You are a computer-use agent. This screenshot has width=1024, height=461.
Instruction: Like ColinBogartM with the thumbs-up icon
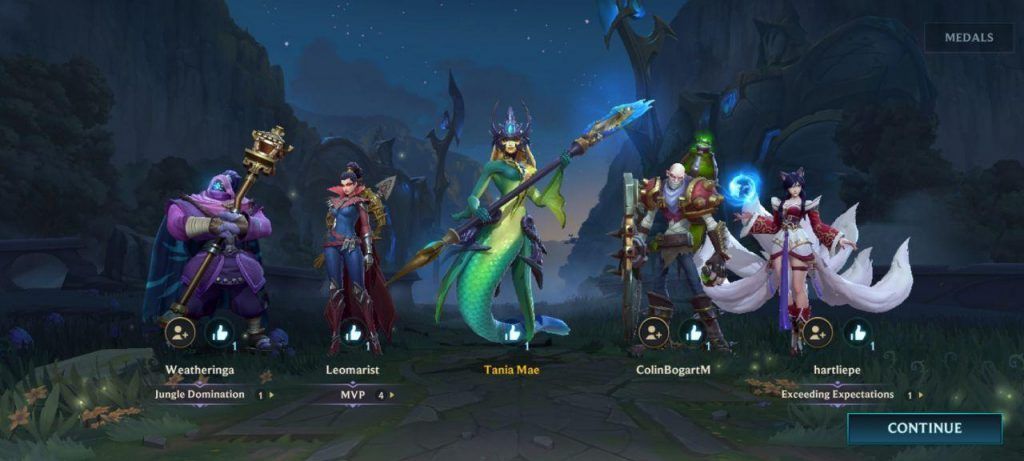[692, 332]
